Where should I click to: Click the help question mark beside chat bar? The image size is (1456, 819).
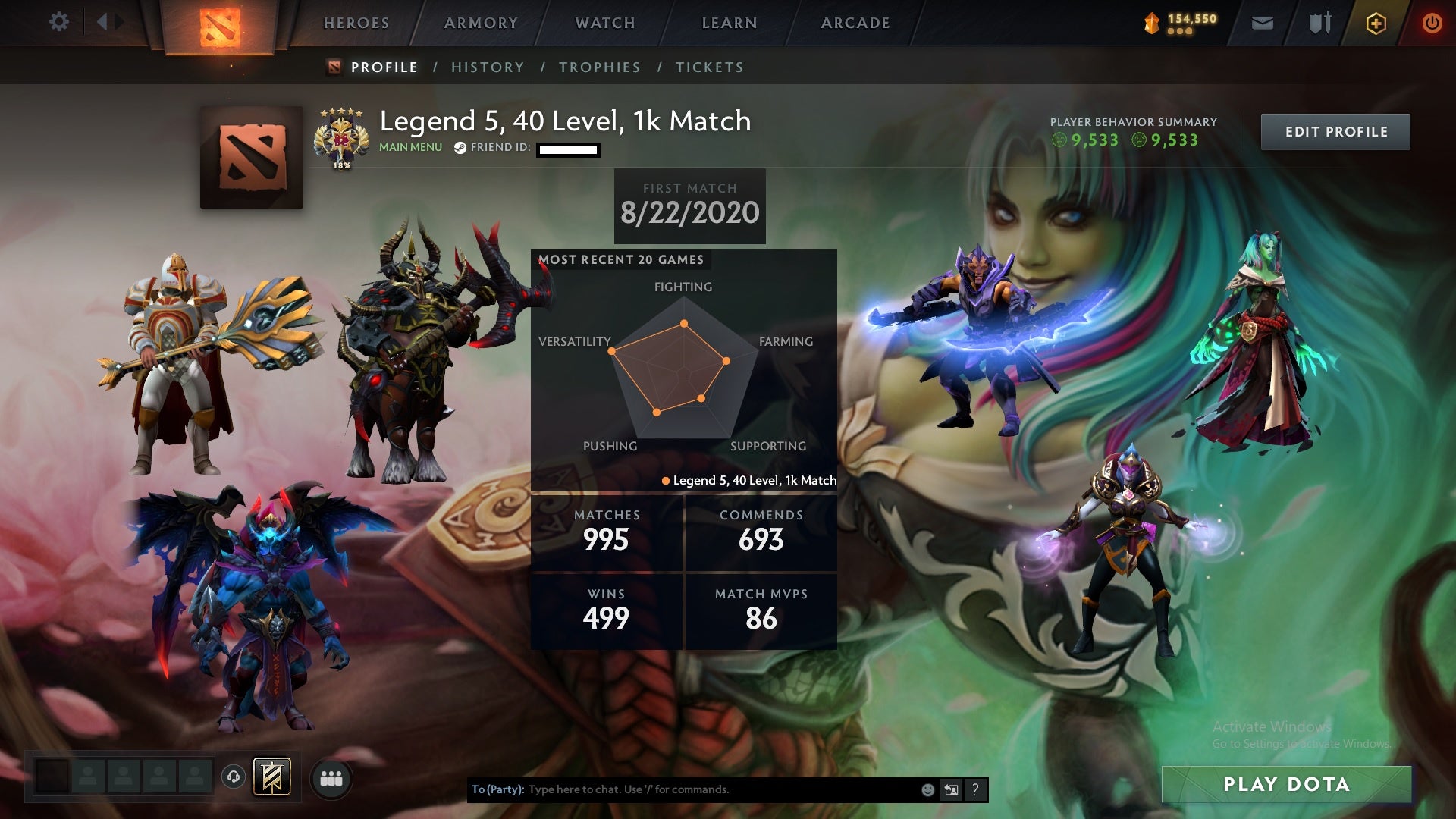975,789
